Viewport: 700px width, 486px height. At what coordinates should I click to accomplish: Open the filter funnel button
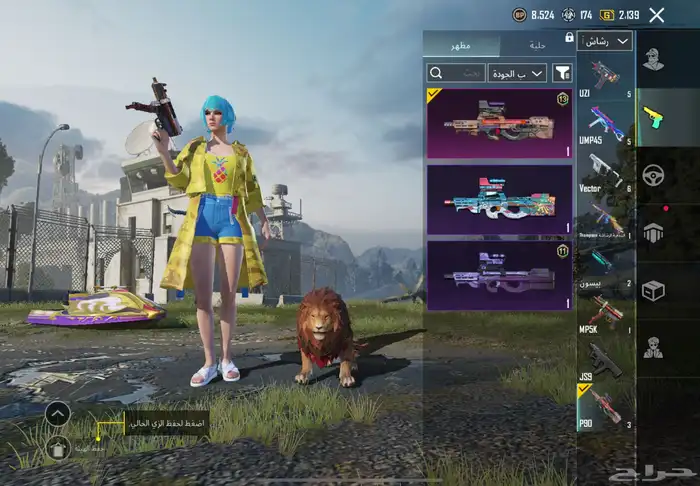562,73
